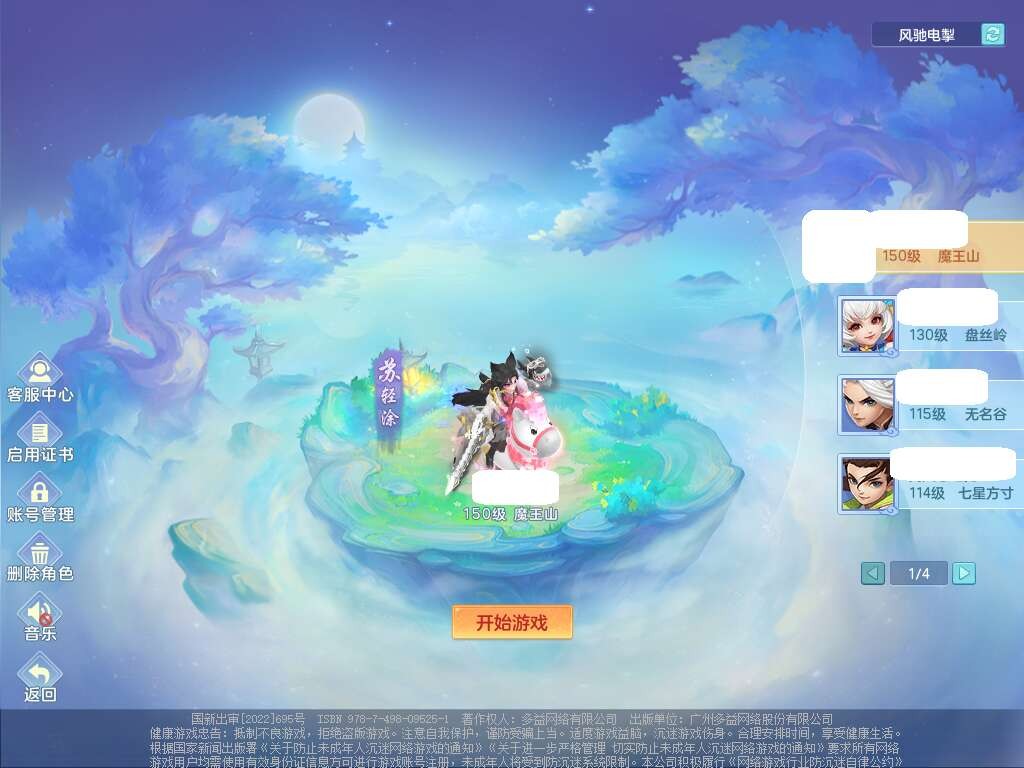Open 启用证书 certificate option
The image size is (1024, 768).
[x=40, y=438]
